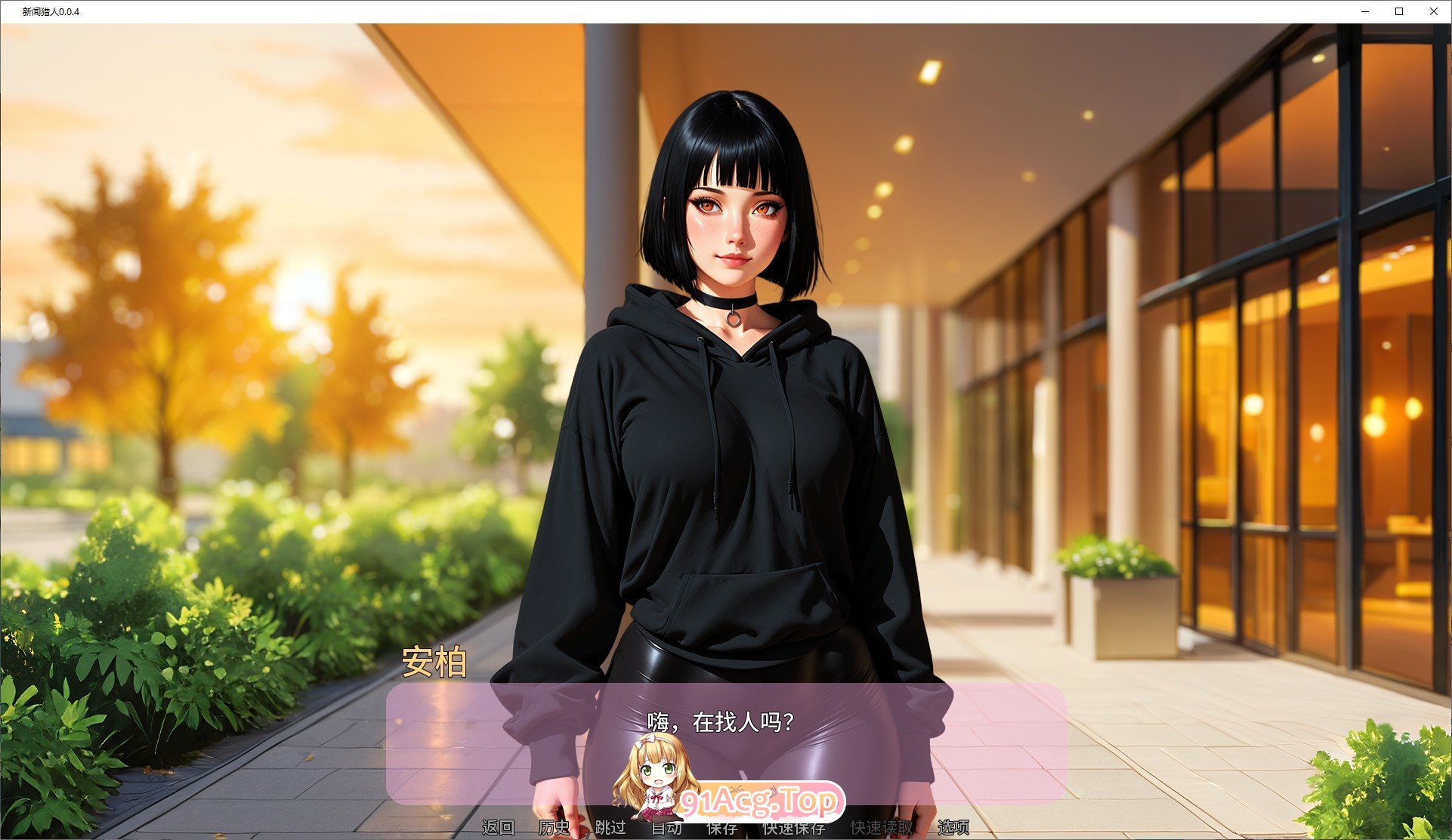Open 选项 to adjust preferences
The width and height of the screenshot is (1452, 840).
[x=953, y=828]
